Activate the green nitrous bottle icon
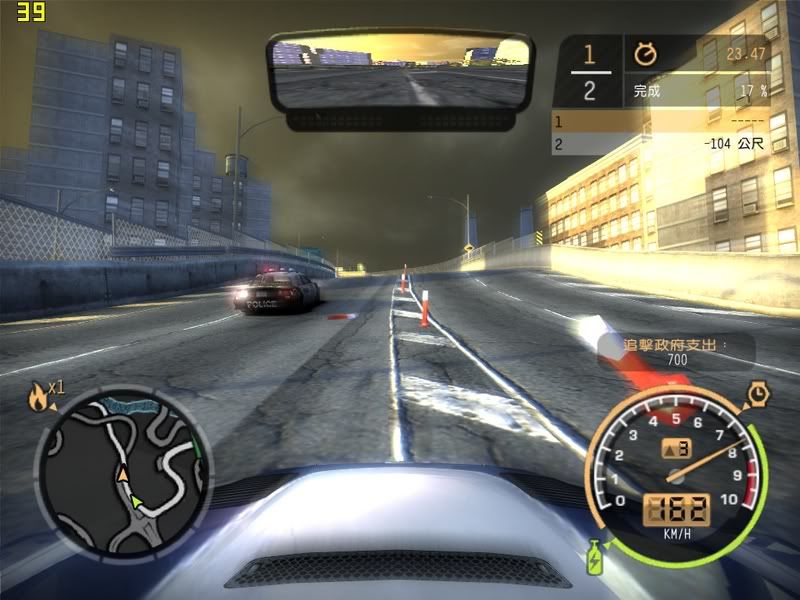The width and height of the screenshot is (800, 600). pyautogui.click(x=596, y=556)
